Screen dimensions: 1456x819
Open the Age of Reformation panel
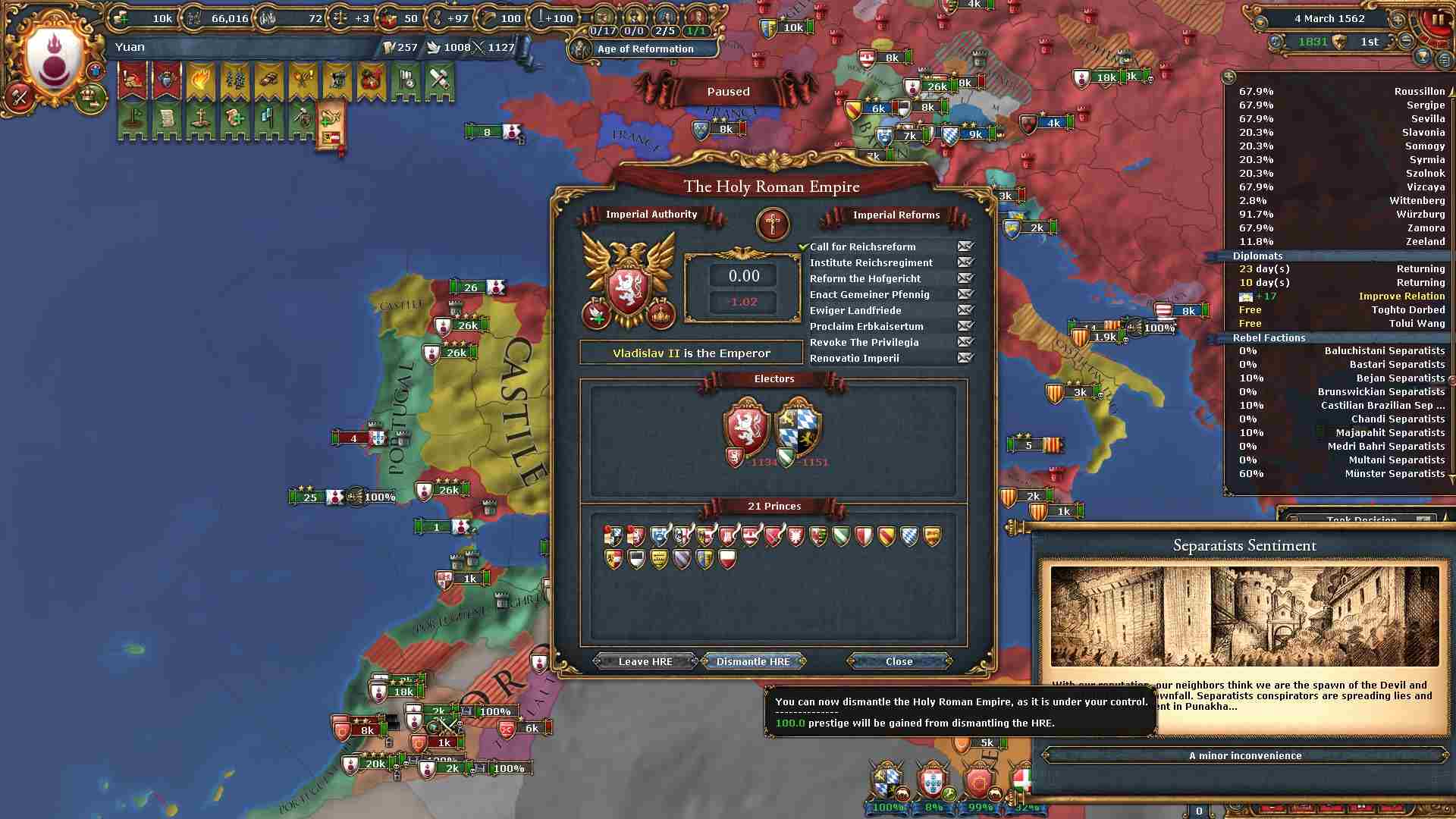(x=645, y=49)
